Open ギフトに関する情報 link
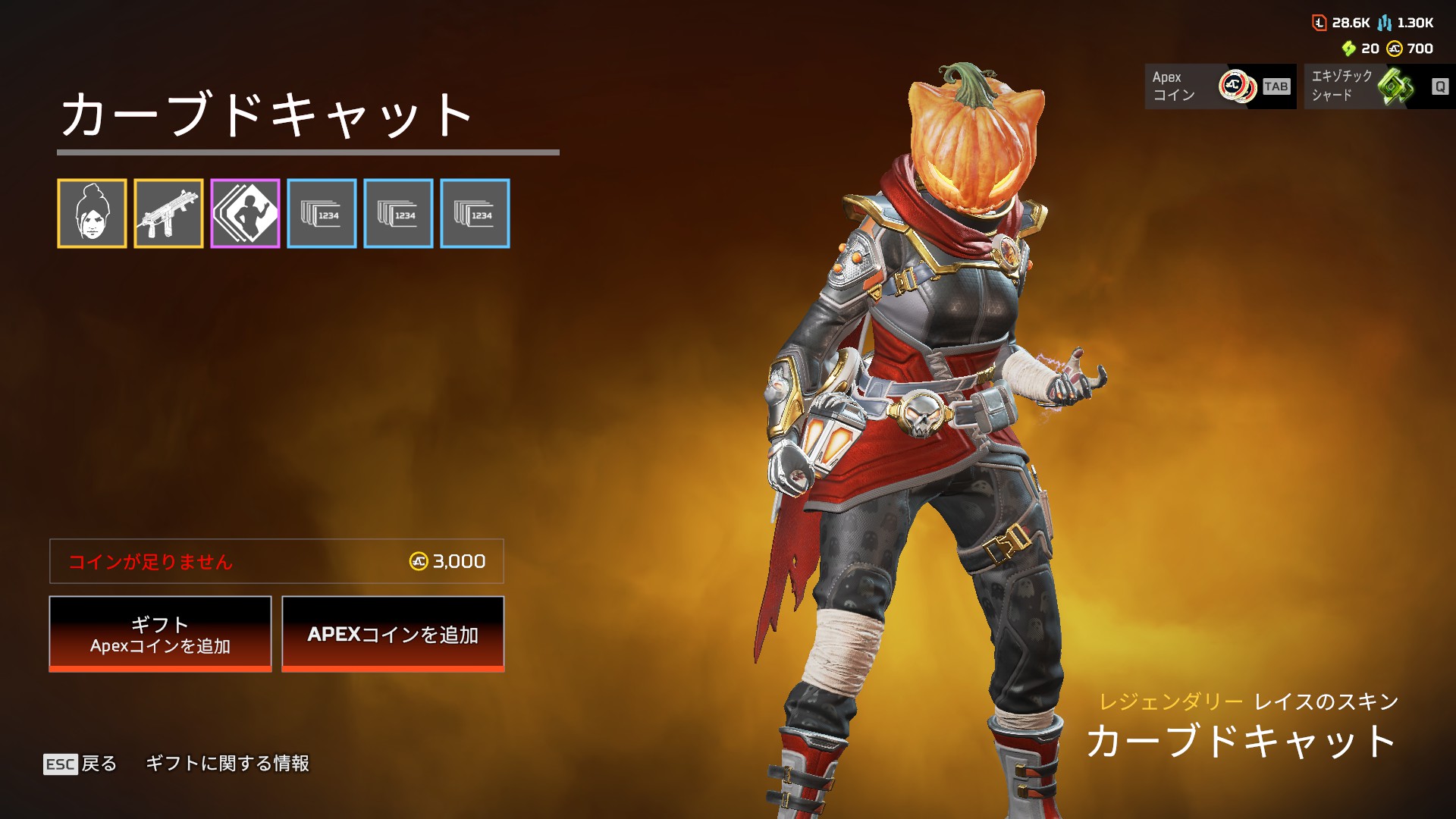This screenshot has width=1456, height=819. pyautogui.click(x=227, y=764)
